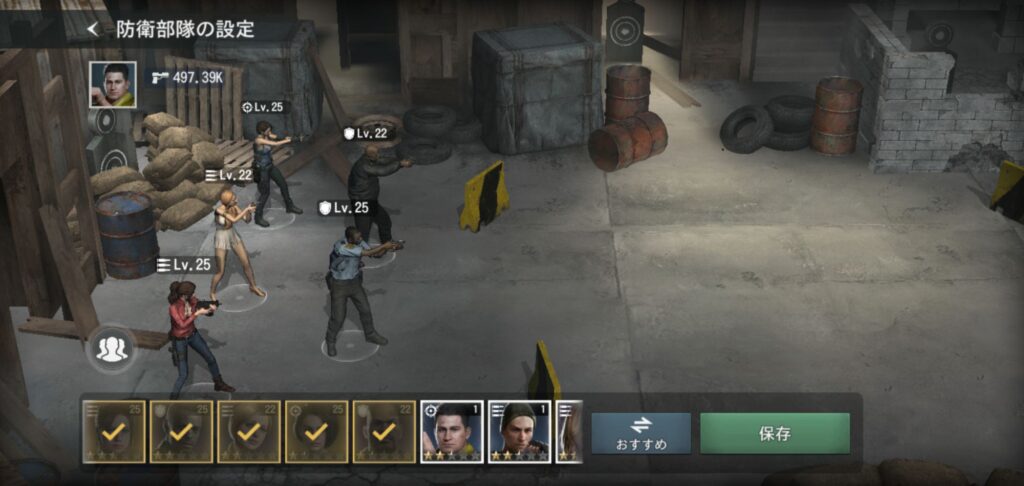Select the short-haired man hero card
Viewport: 1024px width, 486px height.
pyautogui.click(x=452, y=432)
